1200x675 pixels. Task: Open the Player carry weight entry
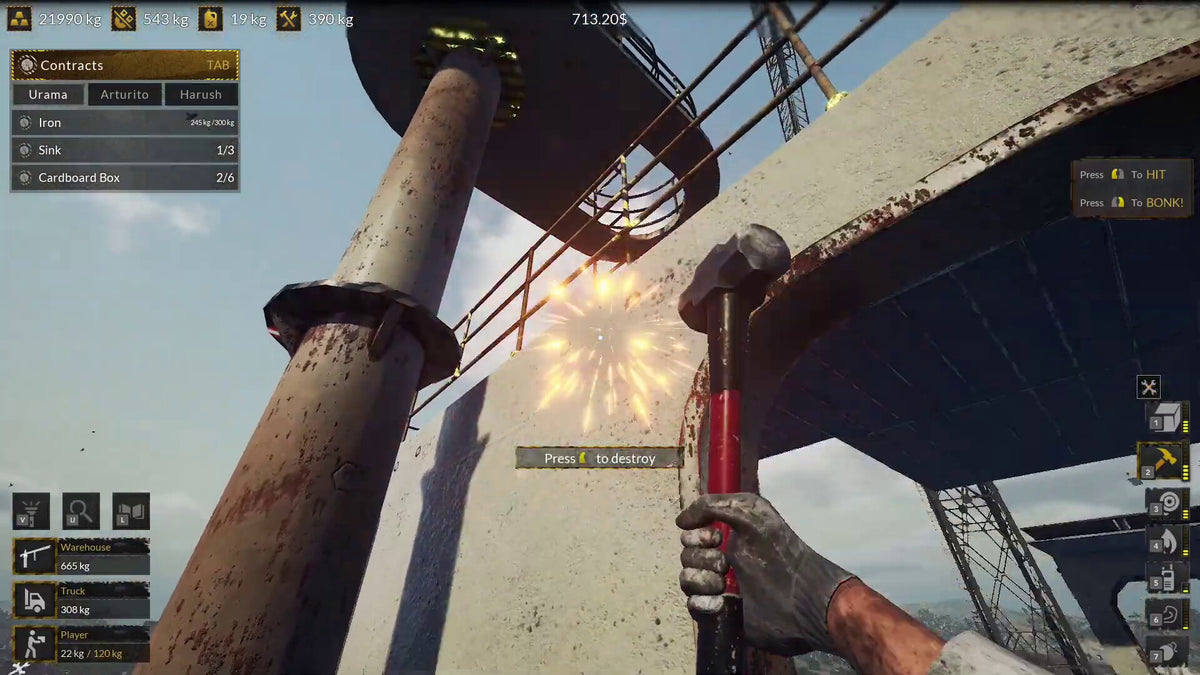click(81, 644)
